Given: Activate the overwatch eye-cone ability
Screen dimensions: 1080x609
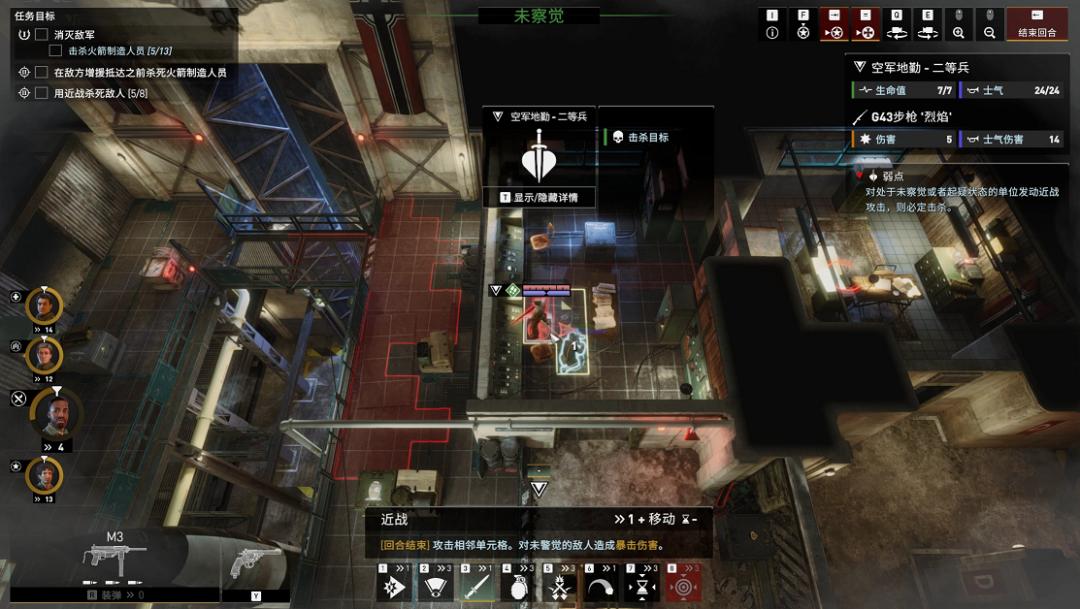Looking at the screenshot, I should [436, 585].
